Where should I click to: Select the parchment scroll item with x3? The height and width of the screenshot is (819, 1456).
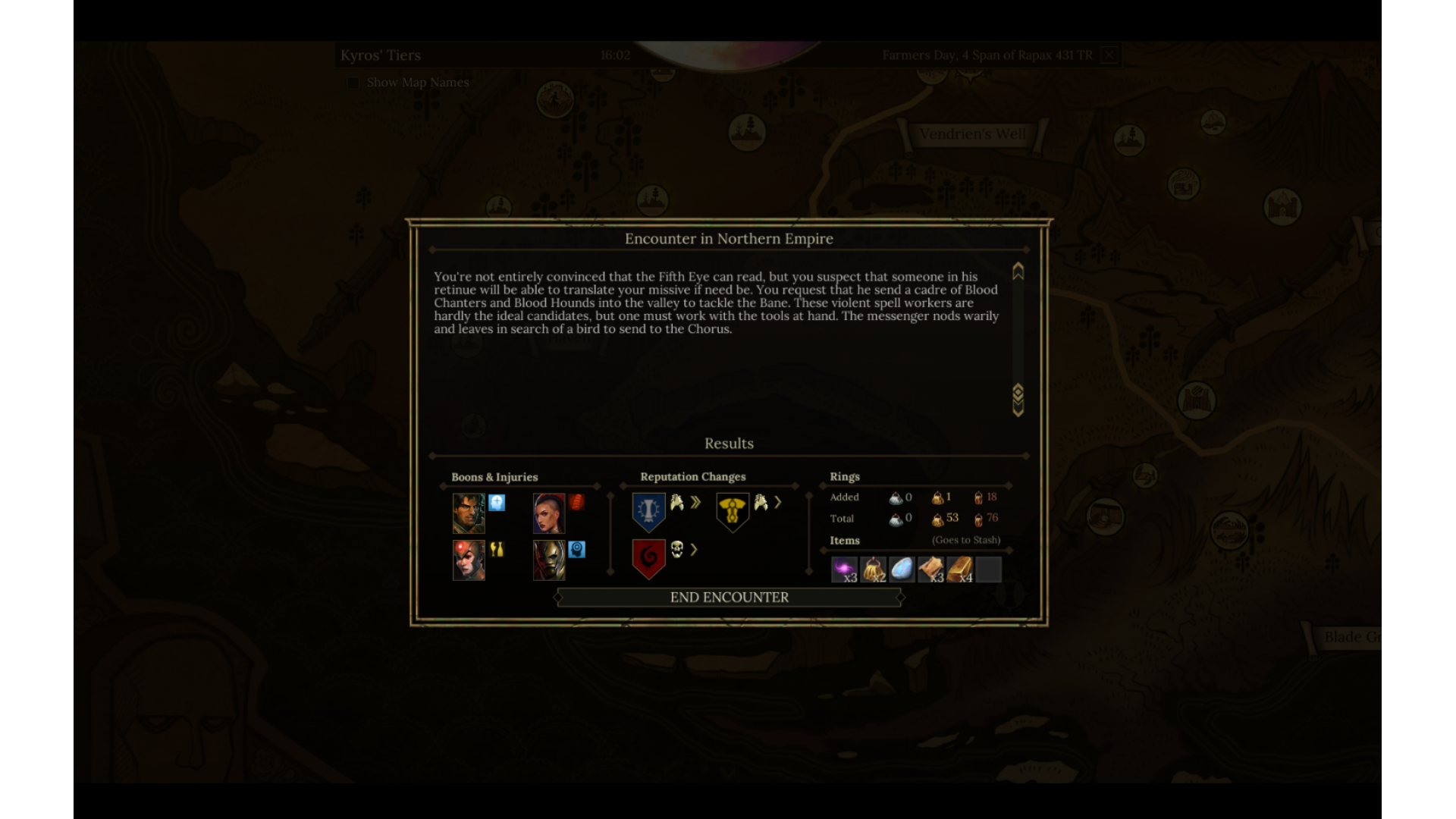930,570
